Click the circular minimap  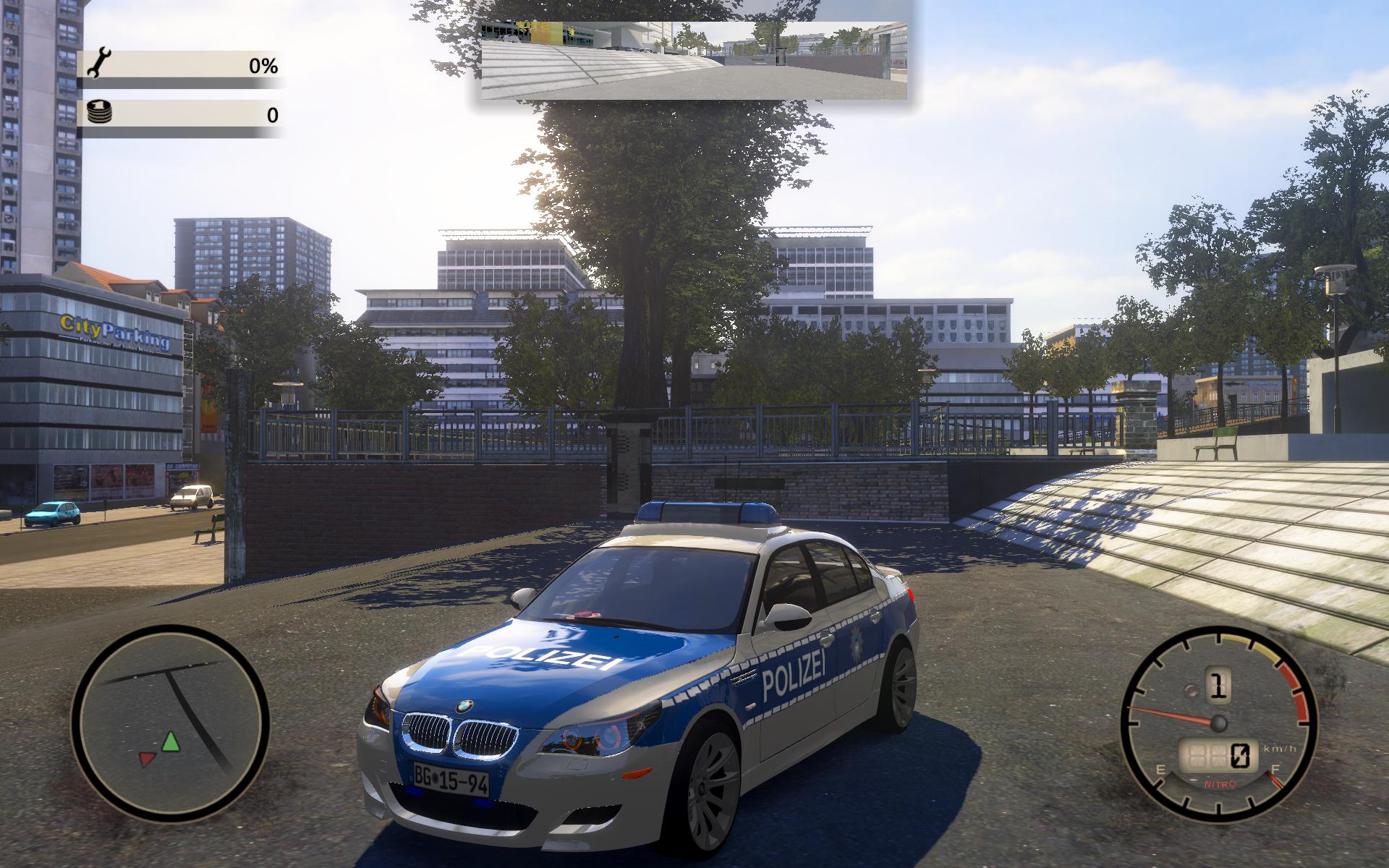pos(170,724)
